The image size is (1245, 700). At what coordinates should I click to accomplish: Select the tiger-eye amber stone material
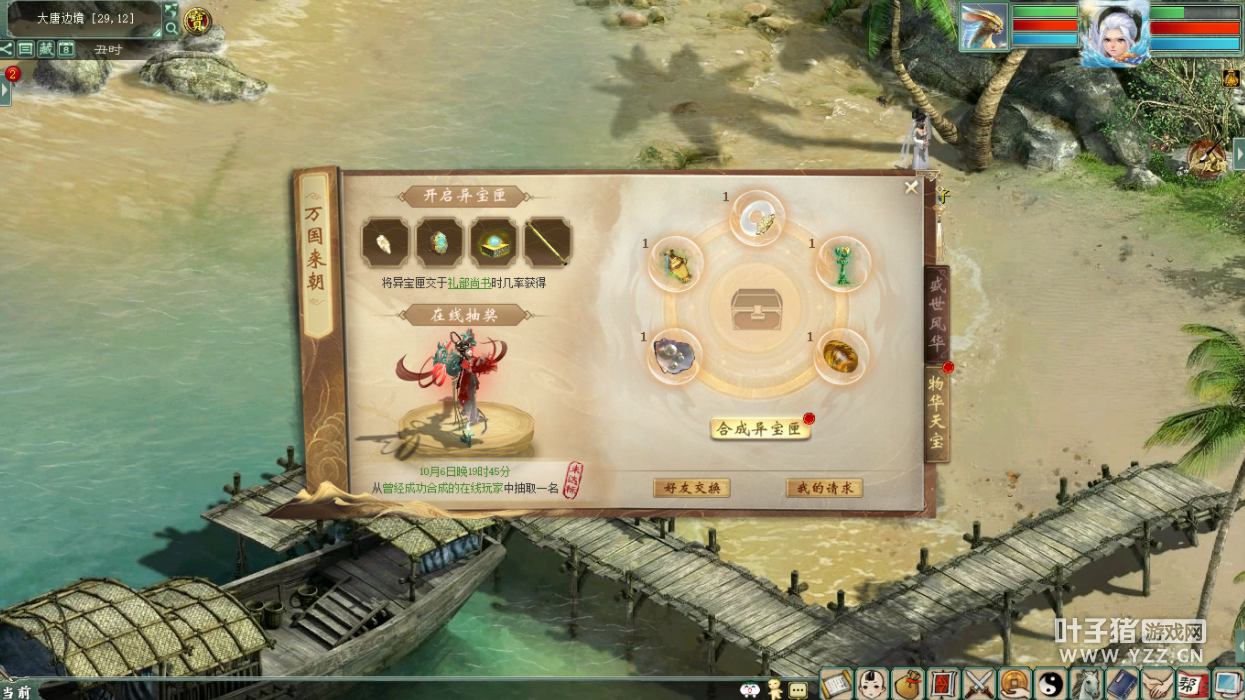[840, 355]
